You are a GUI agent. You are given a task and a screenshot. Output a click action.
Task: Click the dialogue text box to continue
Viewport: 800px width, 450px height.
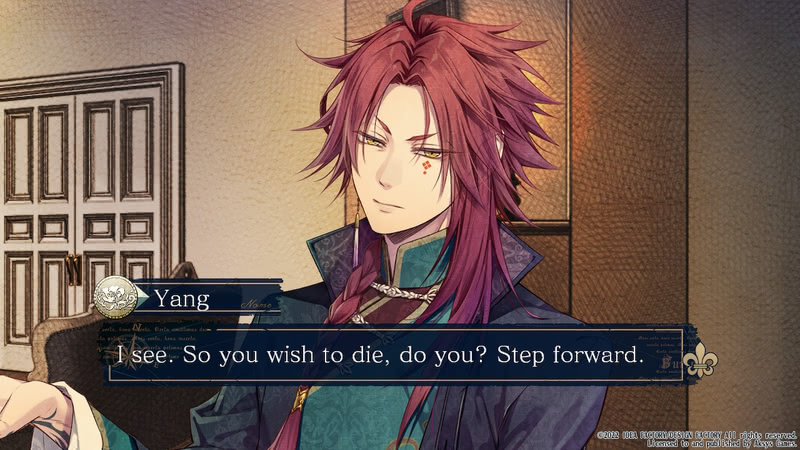(x=390, y=356)
